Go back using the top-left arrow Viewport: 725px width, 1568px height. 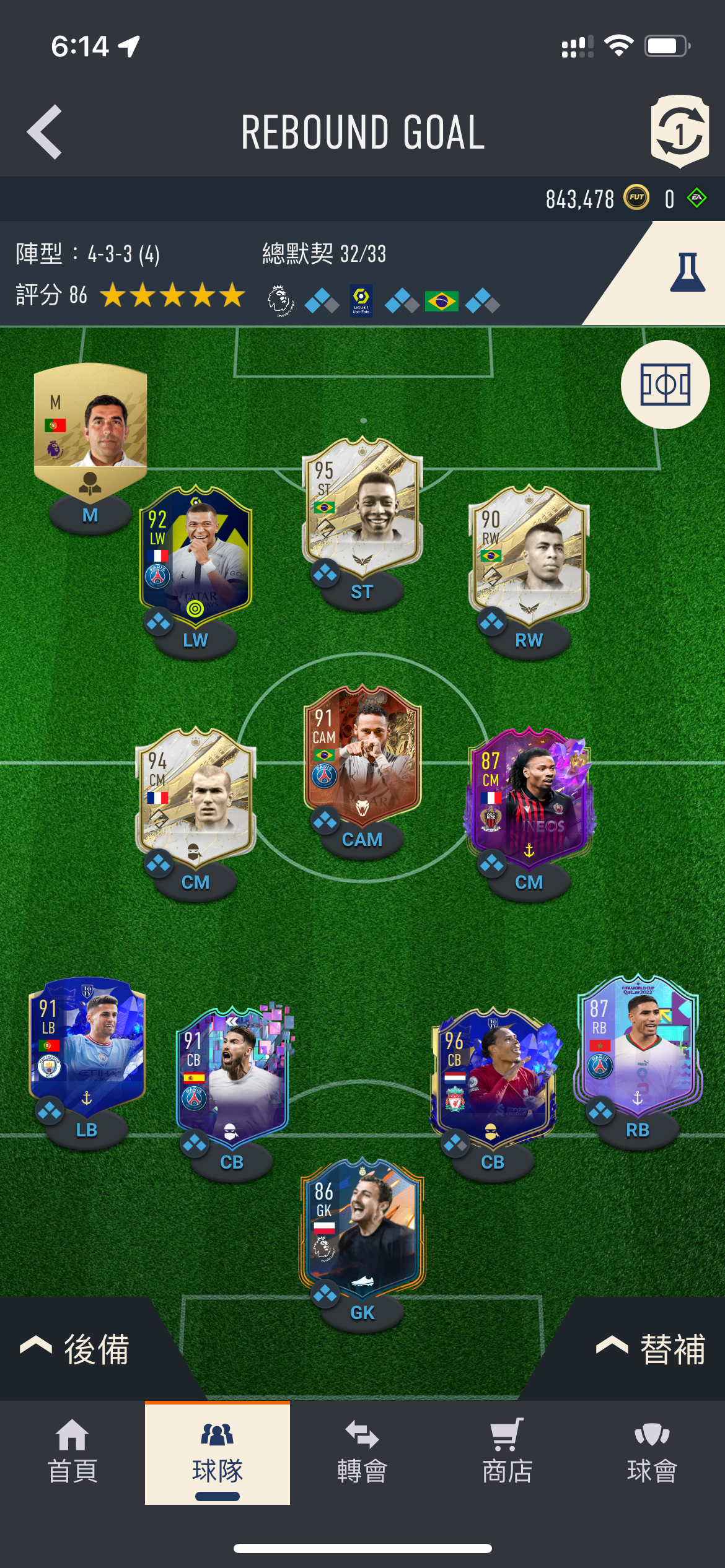pyautogui.click(x=45, y=131)
